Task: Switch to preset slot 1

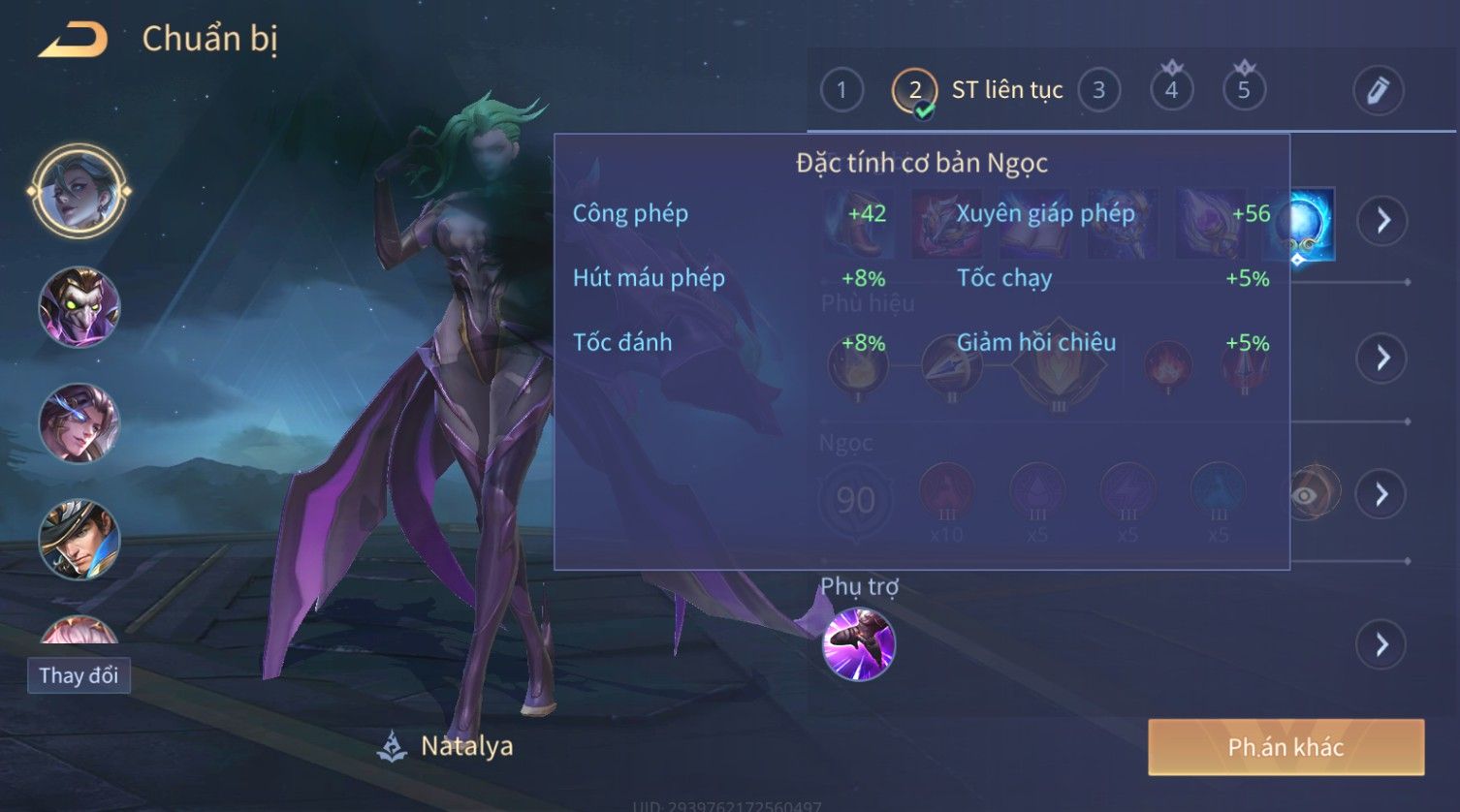Action: [x=841, y=91]
